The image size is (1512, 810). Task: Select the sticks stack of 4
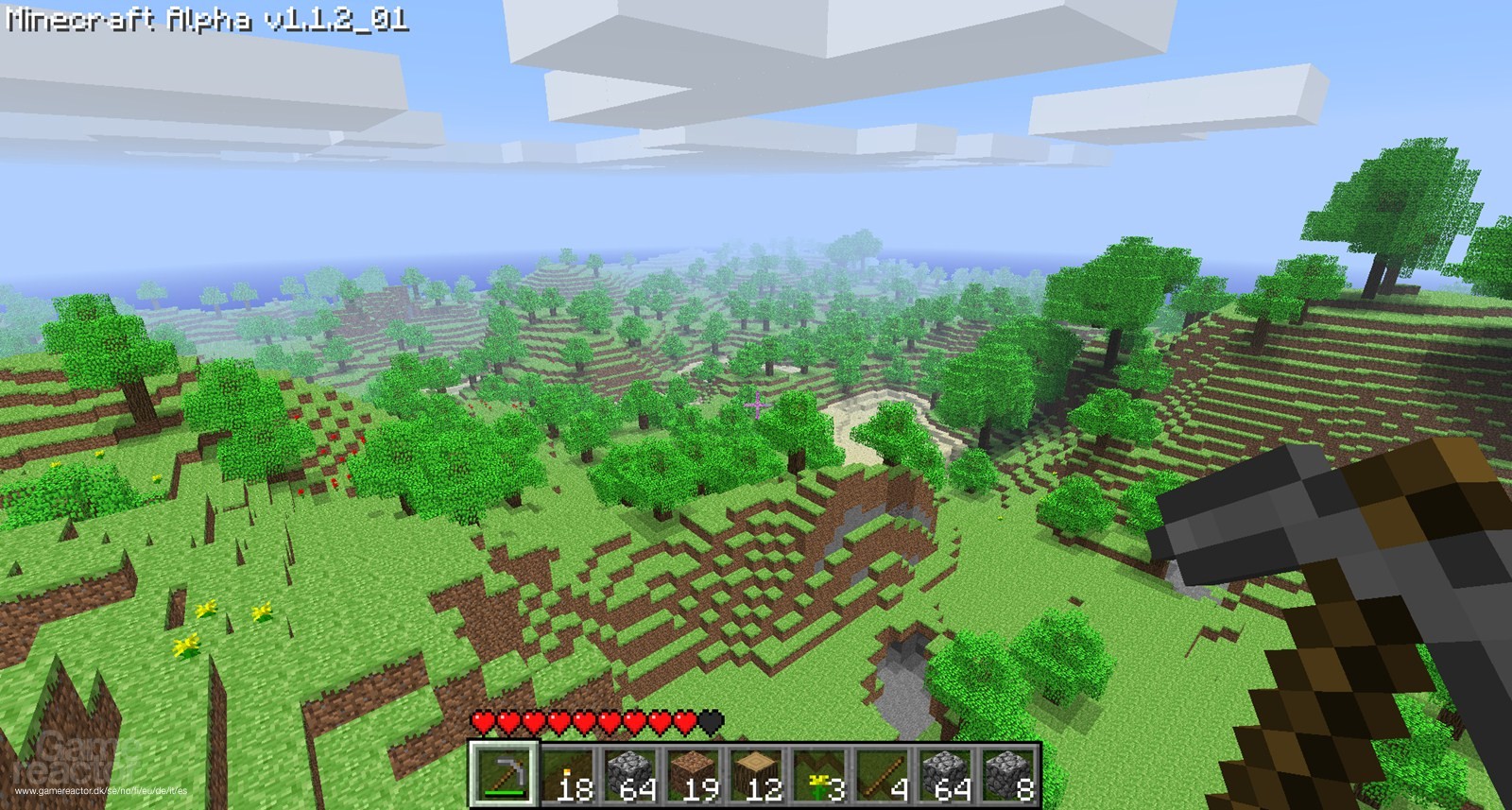click(x=883, y=773)
